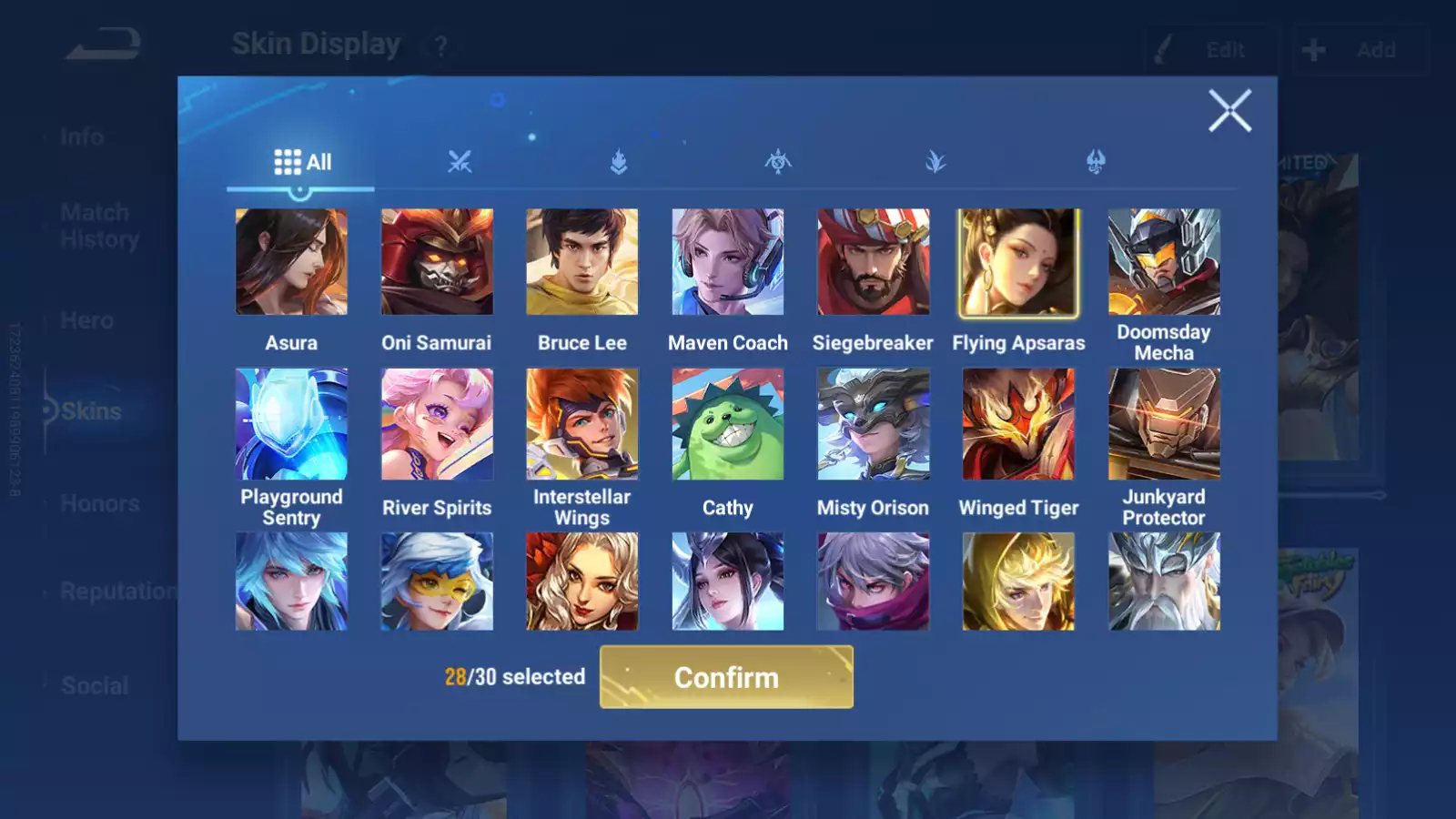
Task: Choose the River Spirits skin
Action: click(437, 424)
